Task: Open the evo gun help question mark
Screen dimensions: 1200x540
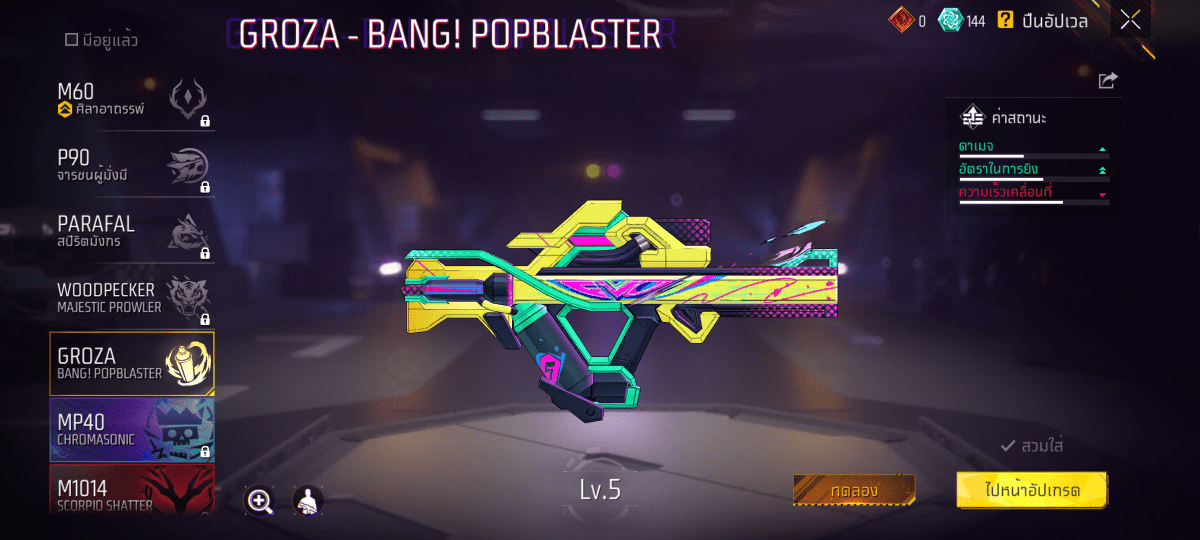Action: tap(1005, 20)
